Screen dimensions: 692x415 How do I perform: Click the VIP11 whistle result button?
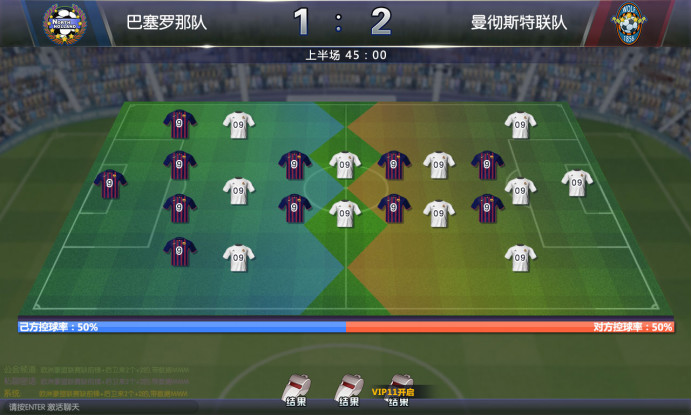pyautogui.click(x=400, y=392)
